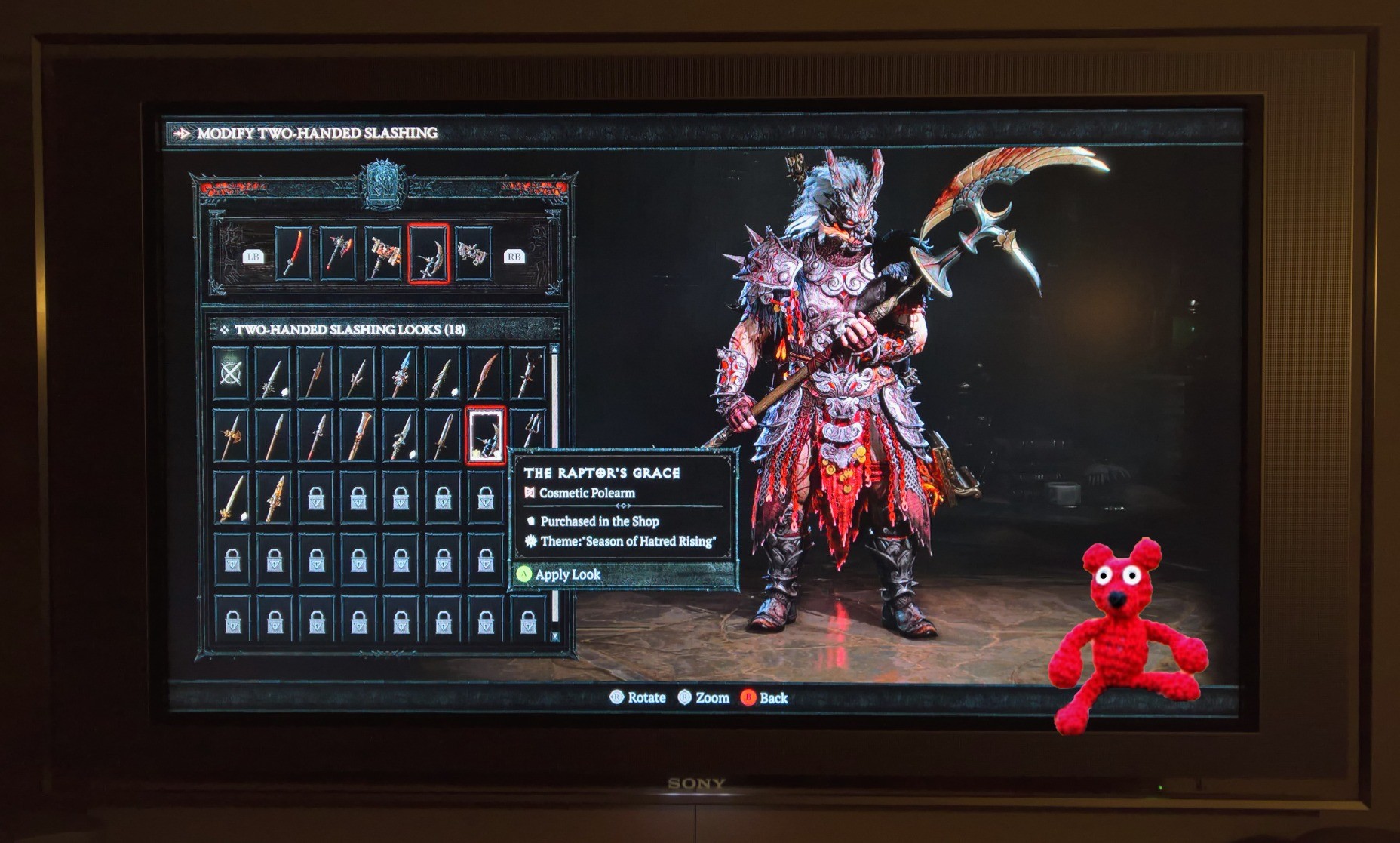The image size is (1400, 843).
Task: Choose the blue-tipped spear look
Action: click(x=400, y=373)
